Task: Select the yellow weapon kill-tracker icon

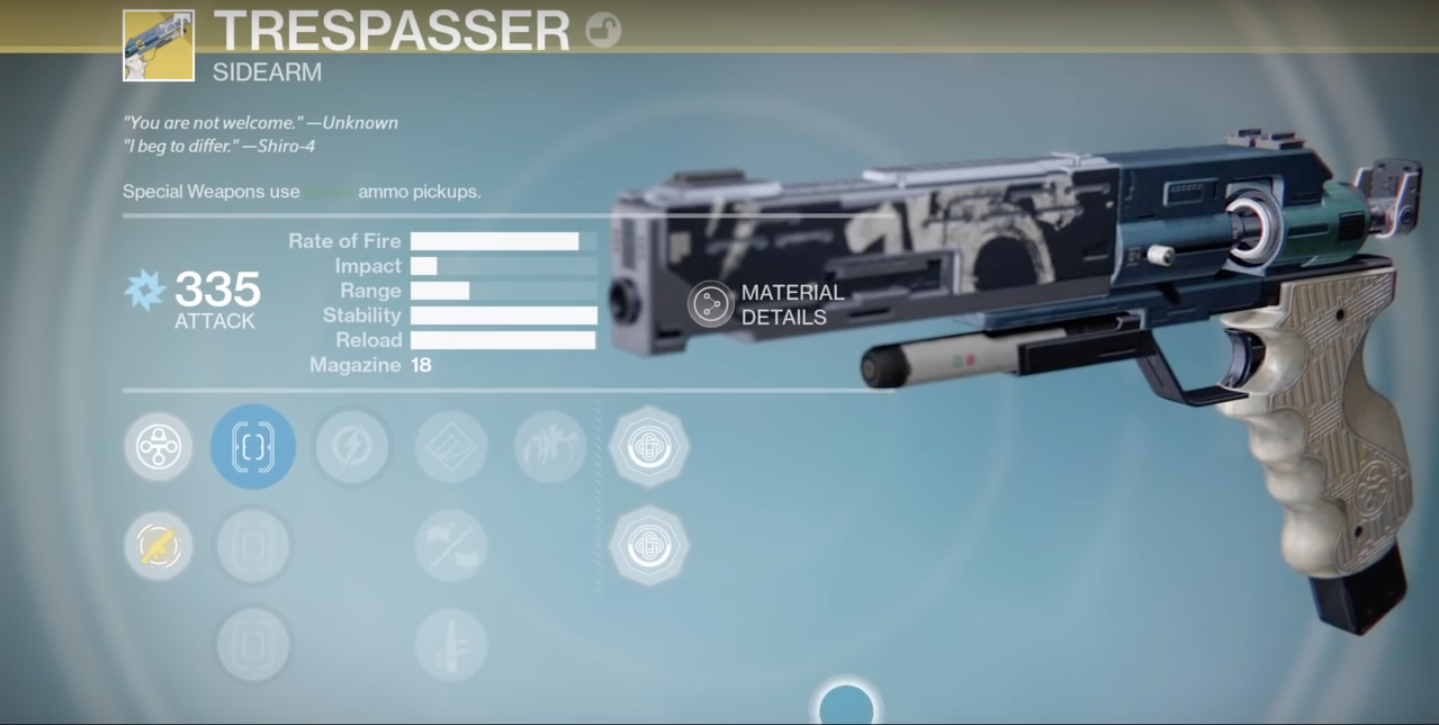Action: [157, 545]
